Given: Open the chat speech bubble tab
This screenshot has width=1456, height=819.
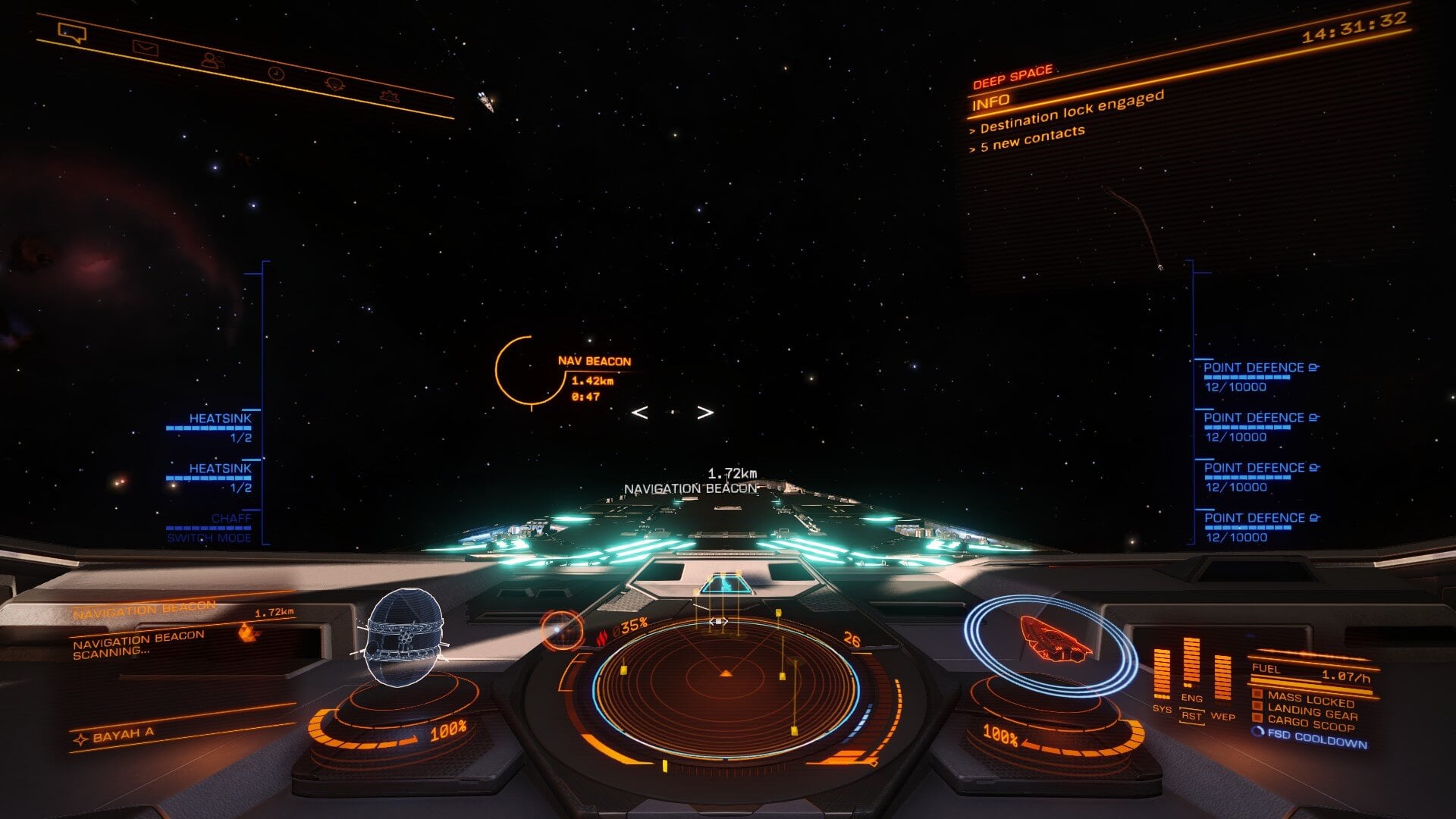Looking at the screenshot, I should 72,33.
